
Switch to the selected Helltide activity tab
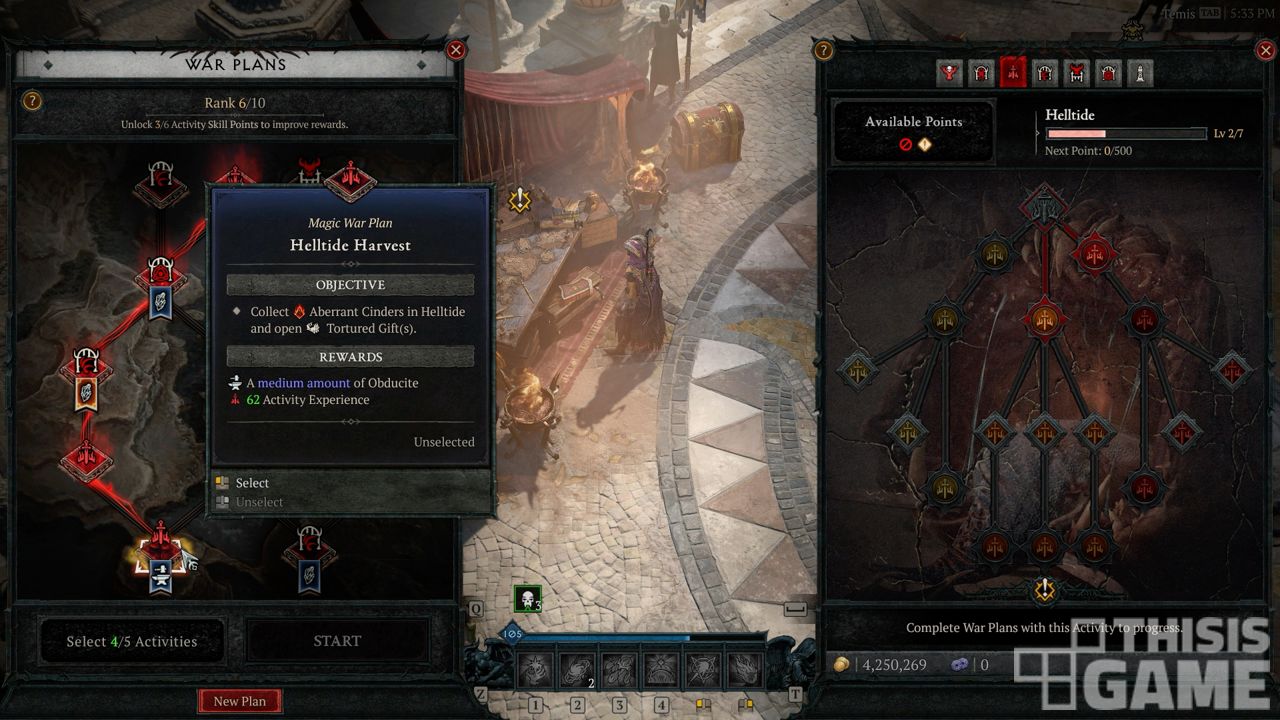pyautogui.click(x=1013, y=73)
